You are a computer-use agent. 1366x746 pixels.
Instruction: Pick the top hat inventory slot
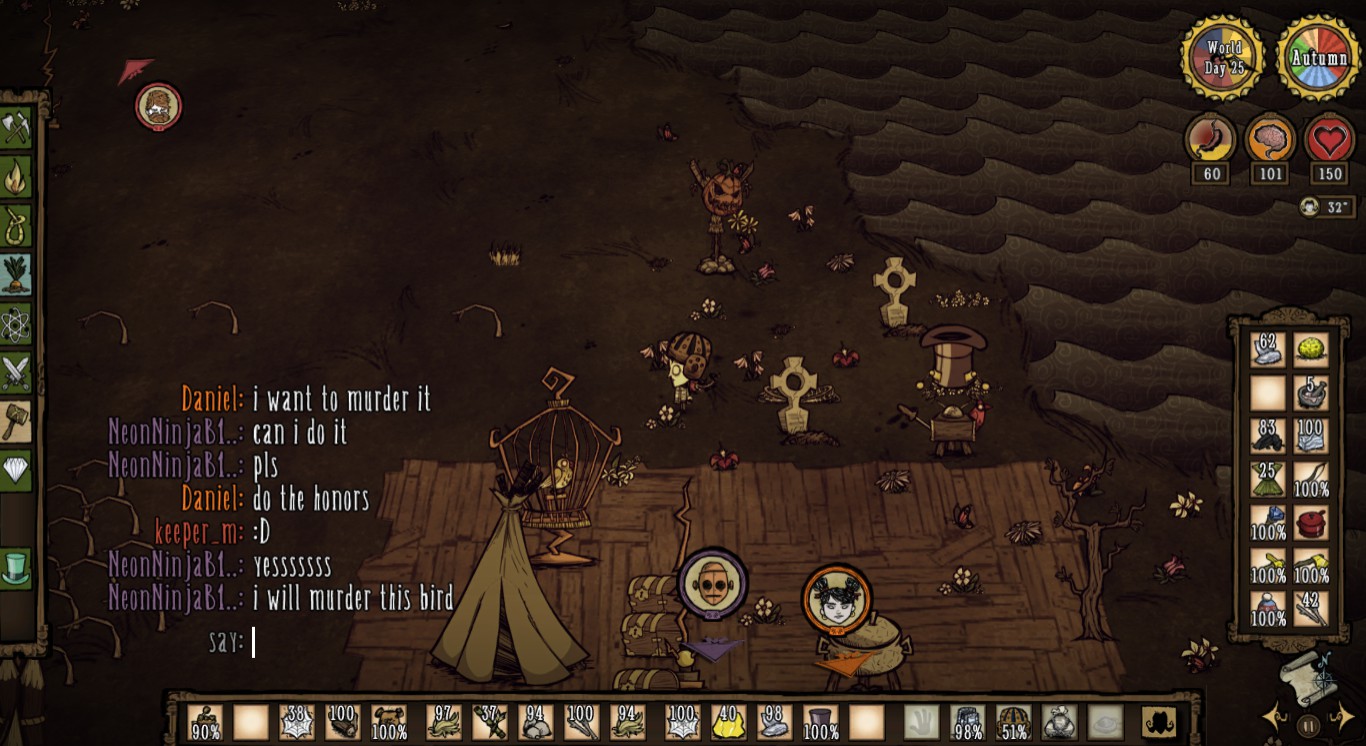coord(820,722)
